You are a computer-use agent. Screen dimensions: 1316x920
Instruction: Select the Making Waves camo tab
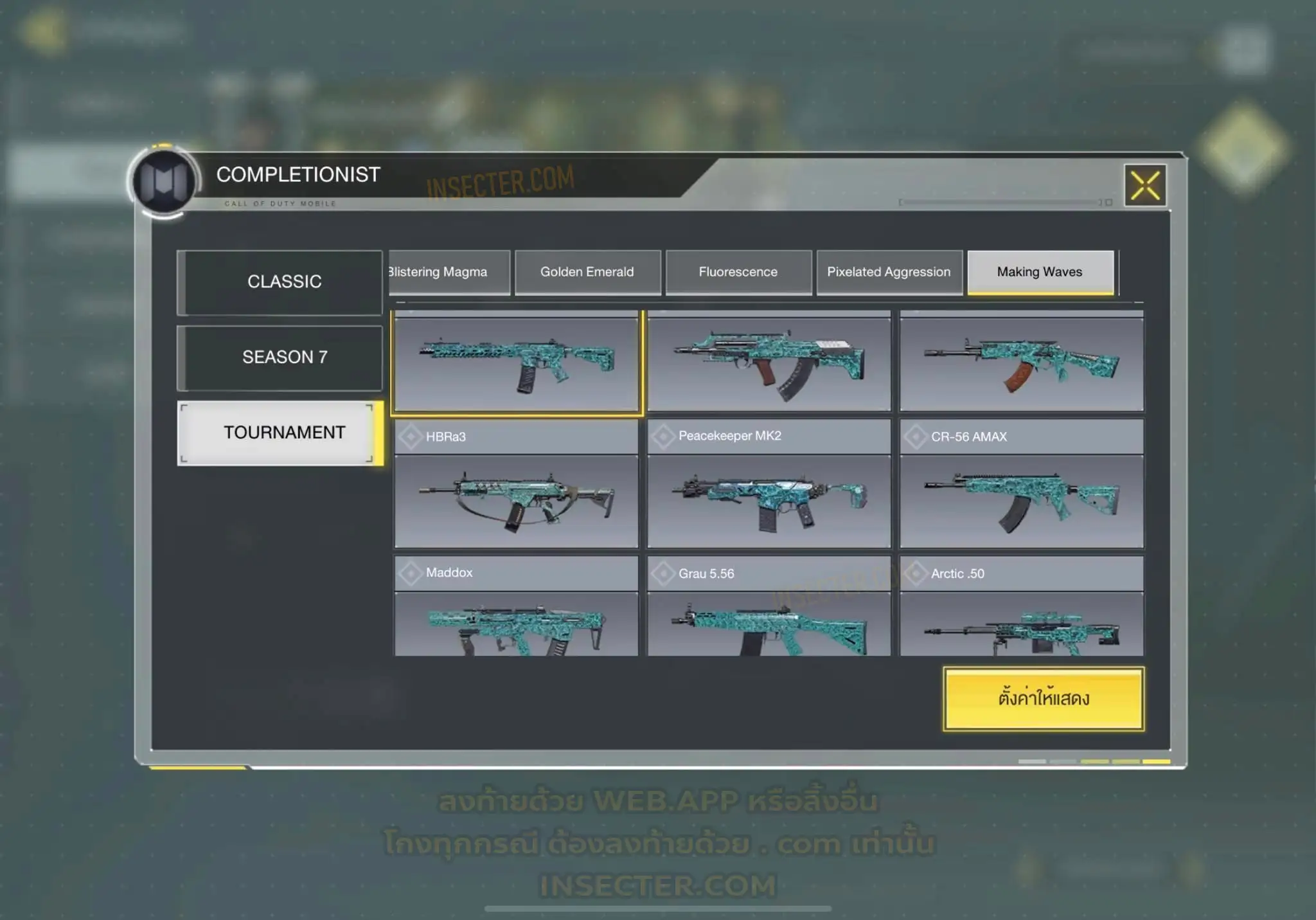pos(1040,273)
